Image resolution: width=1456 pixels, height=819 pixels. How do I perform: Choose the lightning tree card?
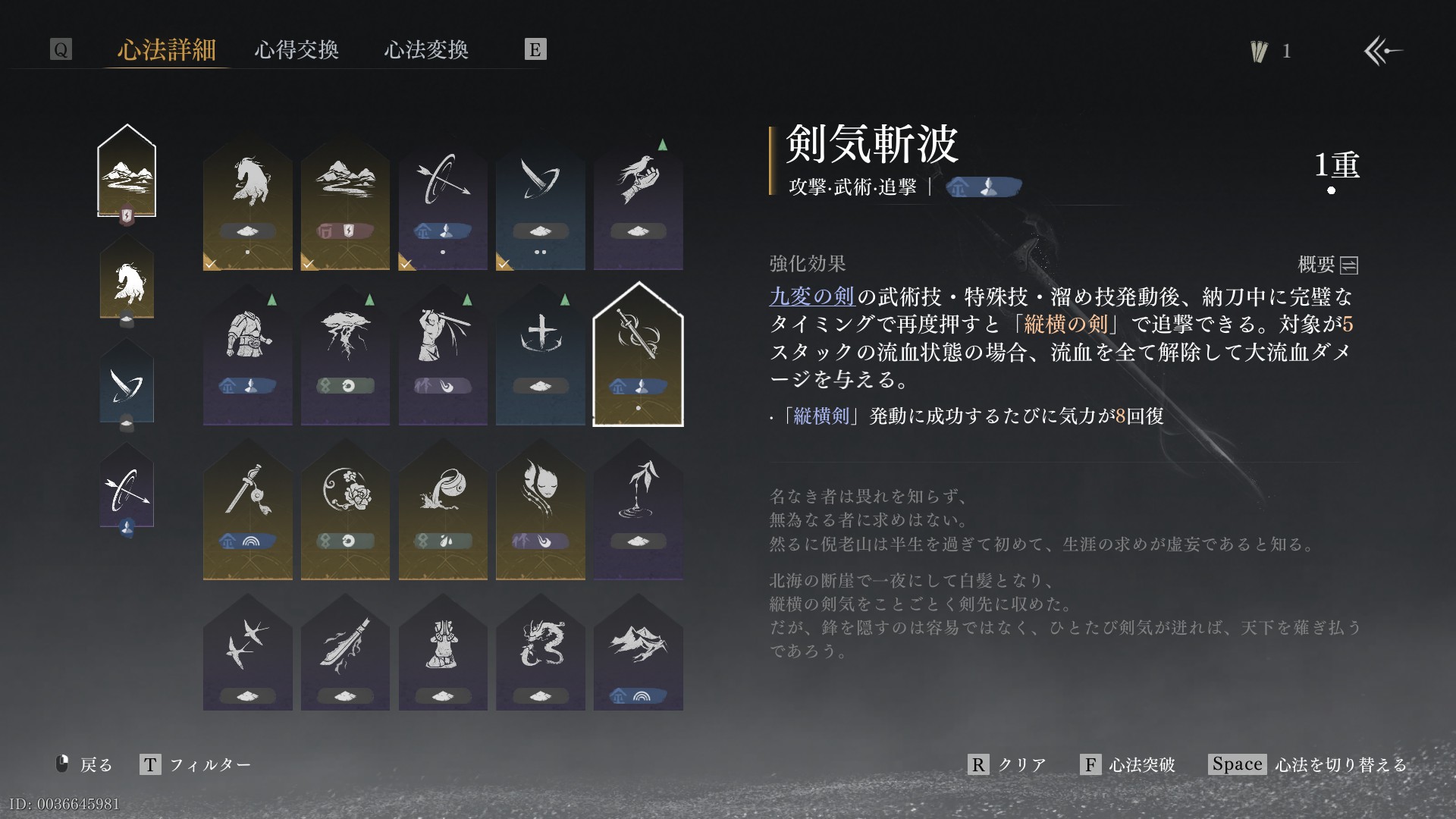point(345,355)
